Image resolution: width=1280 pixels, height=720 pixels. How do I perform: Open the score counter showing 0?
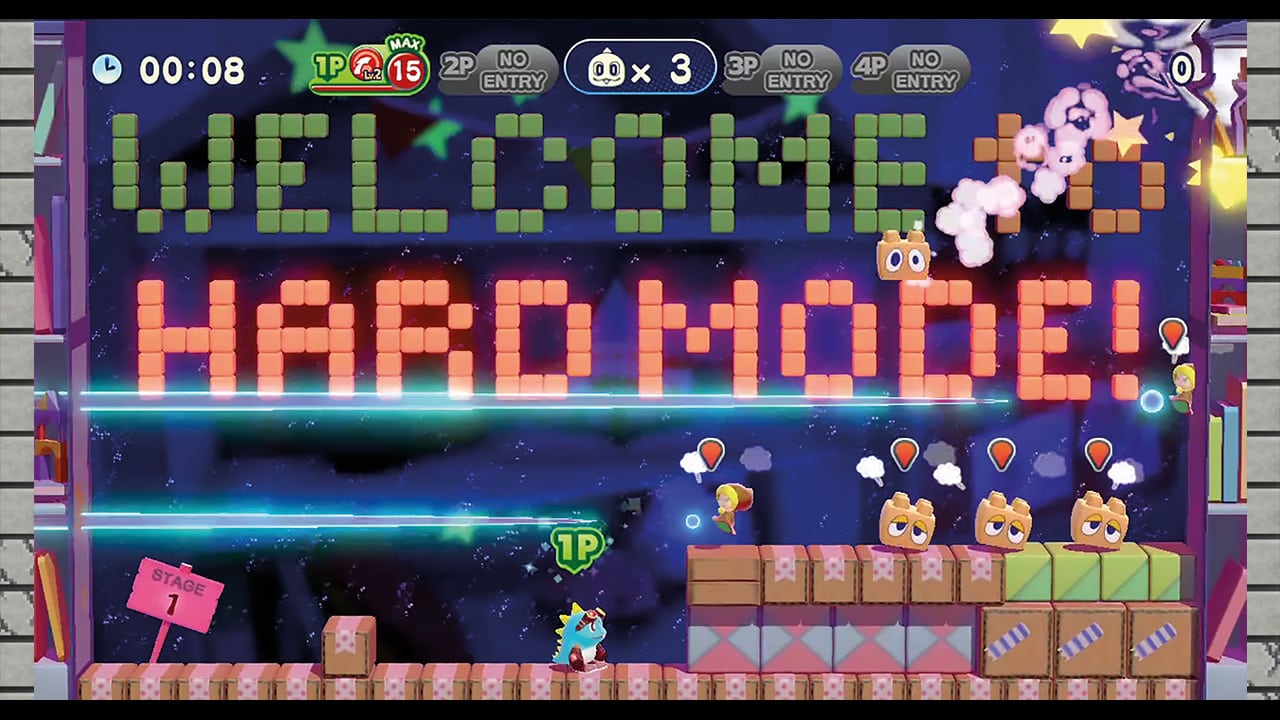[1181, 70]
